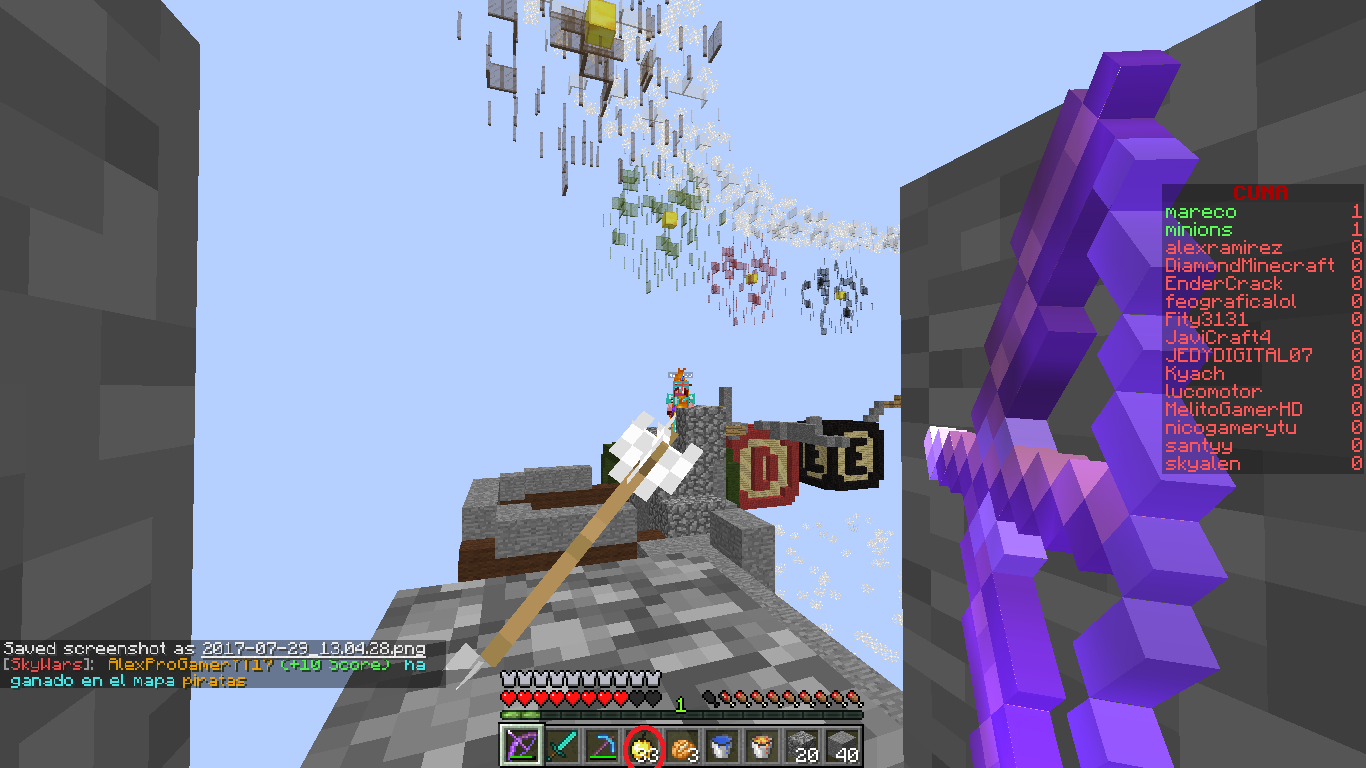Switch to the lava bucket slot

[x=762, y=746]
